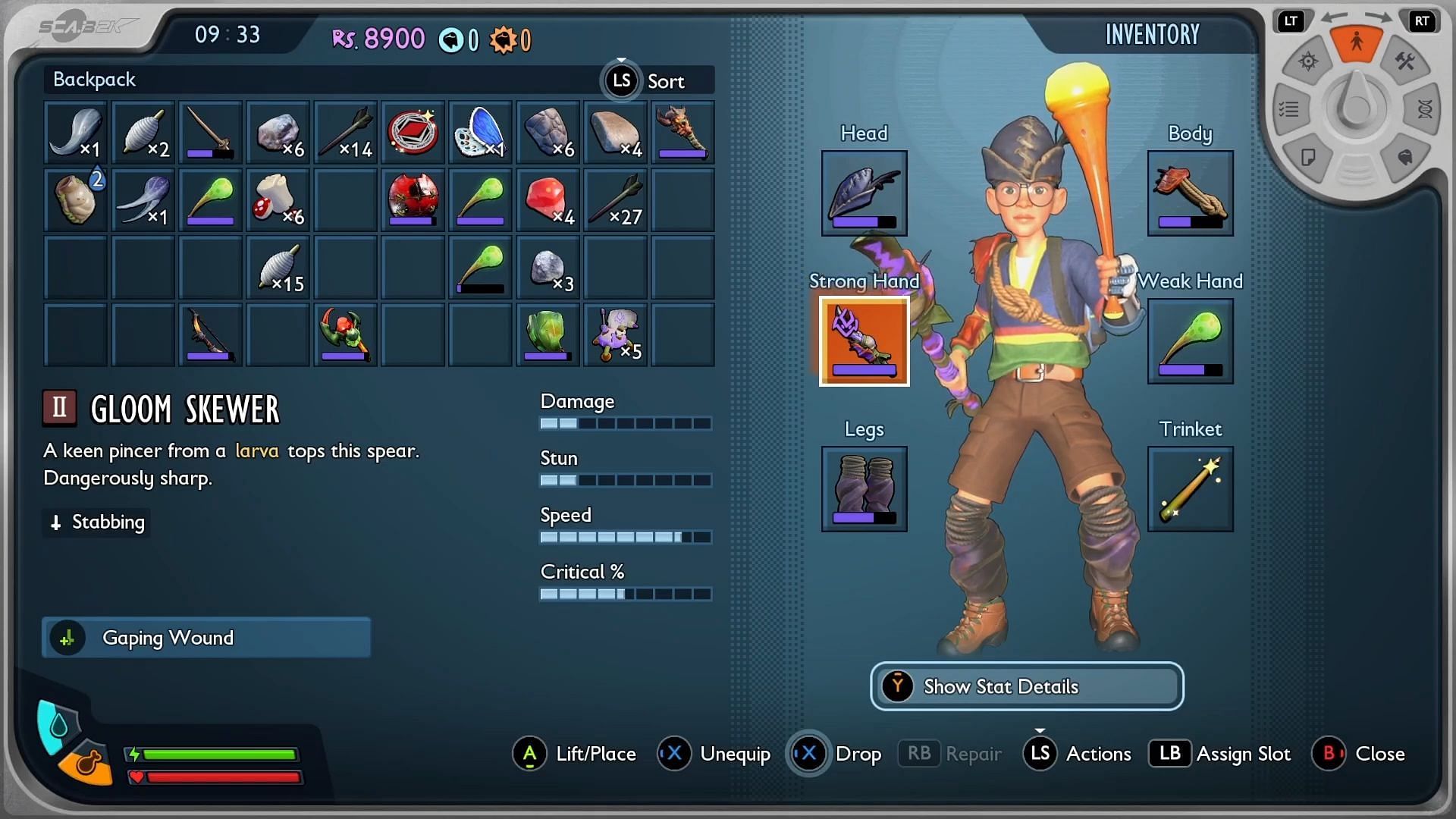Switch to the crafting hammer-and-wrench tab

coord(1405,61)
